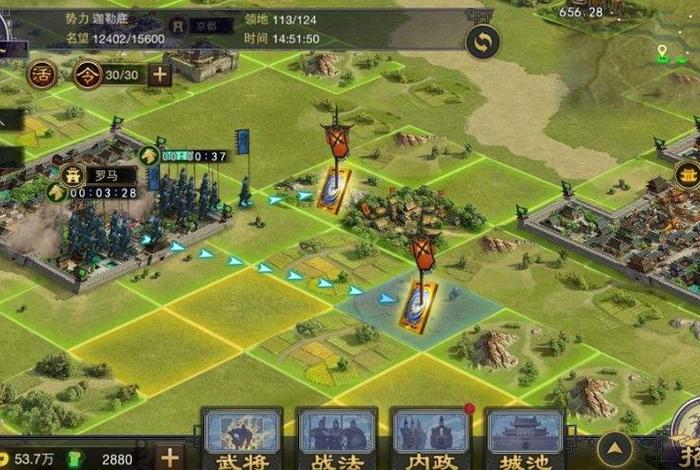Open the 内政 internal affairs menu
The image size is (700, 470).
point(431,438)
